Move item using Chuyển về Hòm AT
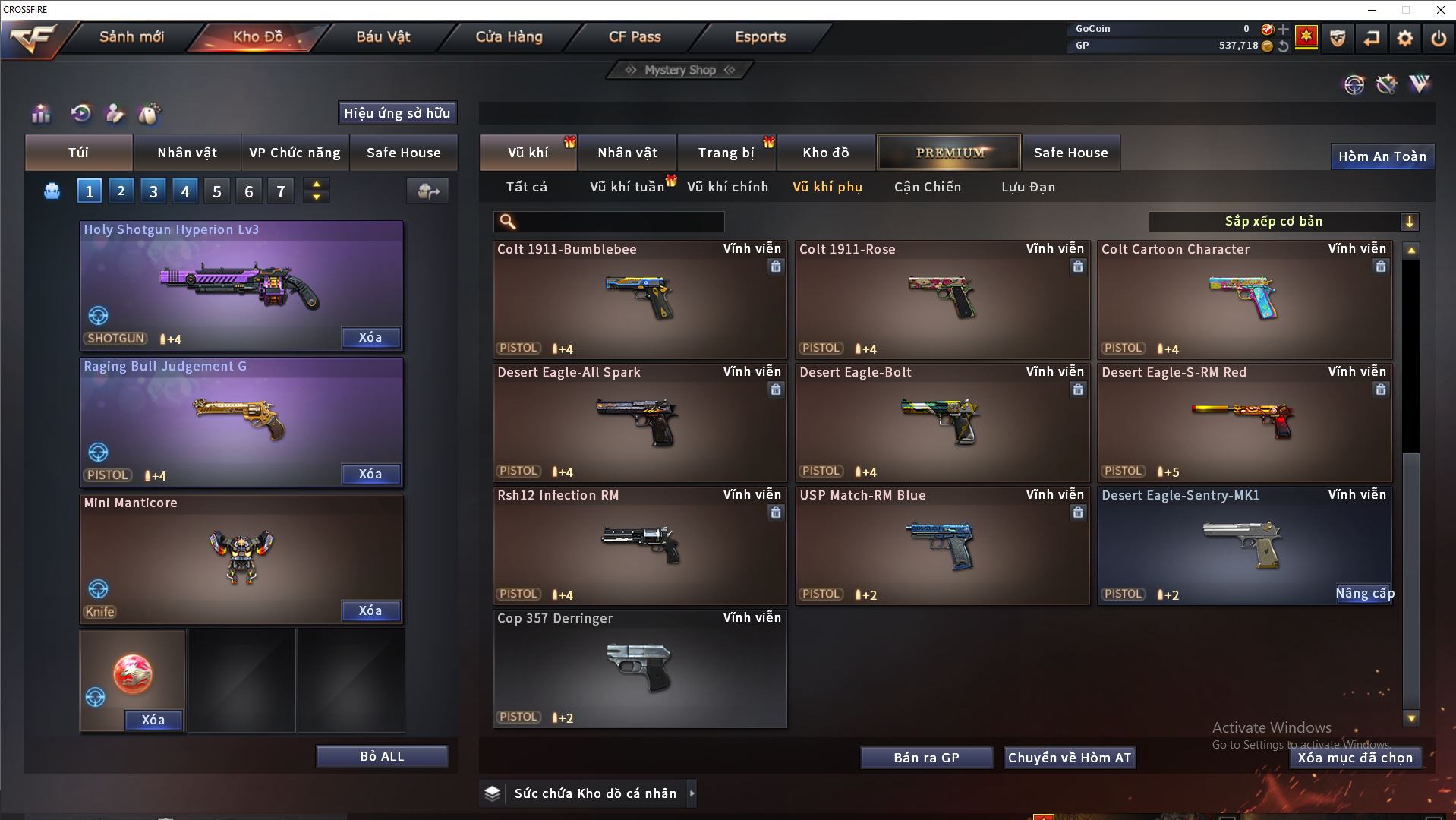 pyautogui.click(x=1069, y=758)
